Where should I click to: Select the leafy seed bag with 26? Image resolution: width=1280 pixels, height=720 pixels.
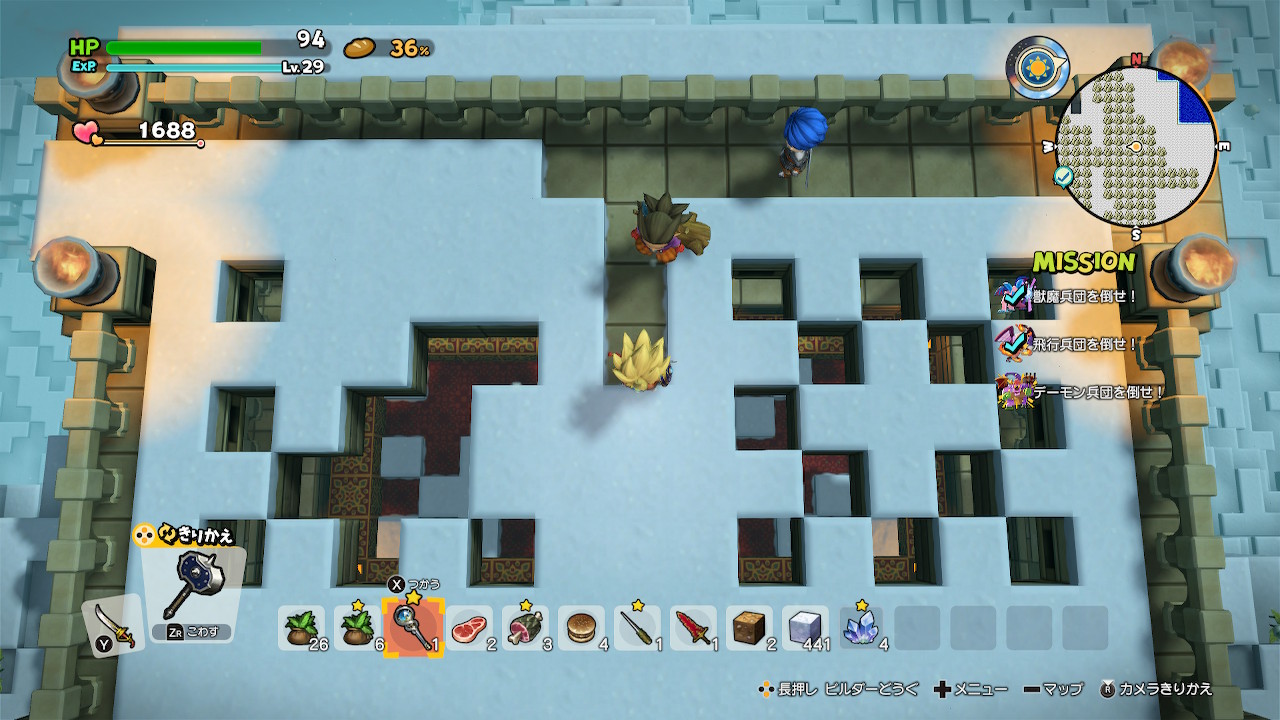click(302, 629)
